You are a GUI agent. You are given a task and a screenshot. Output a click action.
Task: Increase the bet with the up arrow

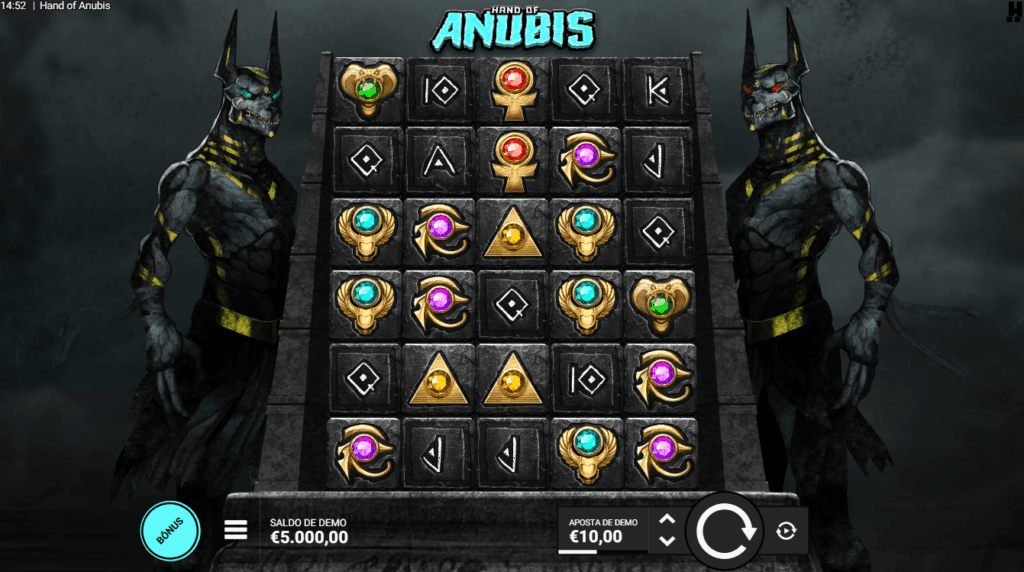coord(668,520)
